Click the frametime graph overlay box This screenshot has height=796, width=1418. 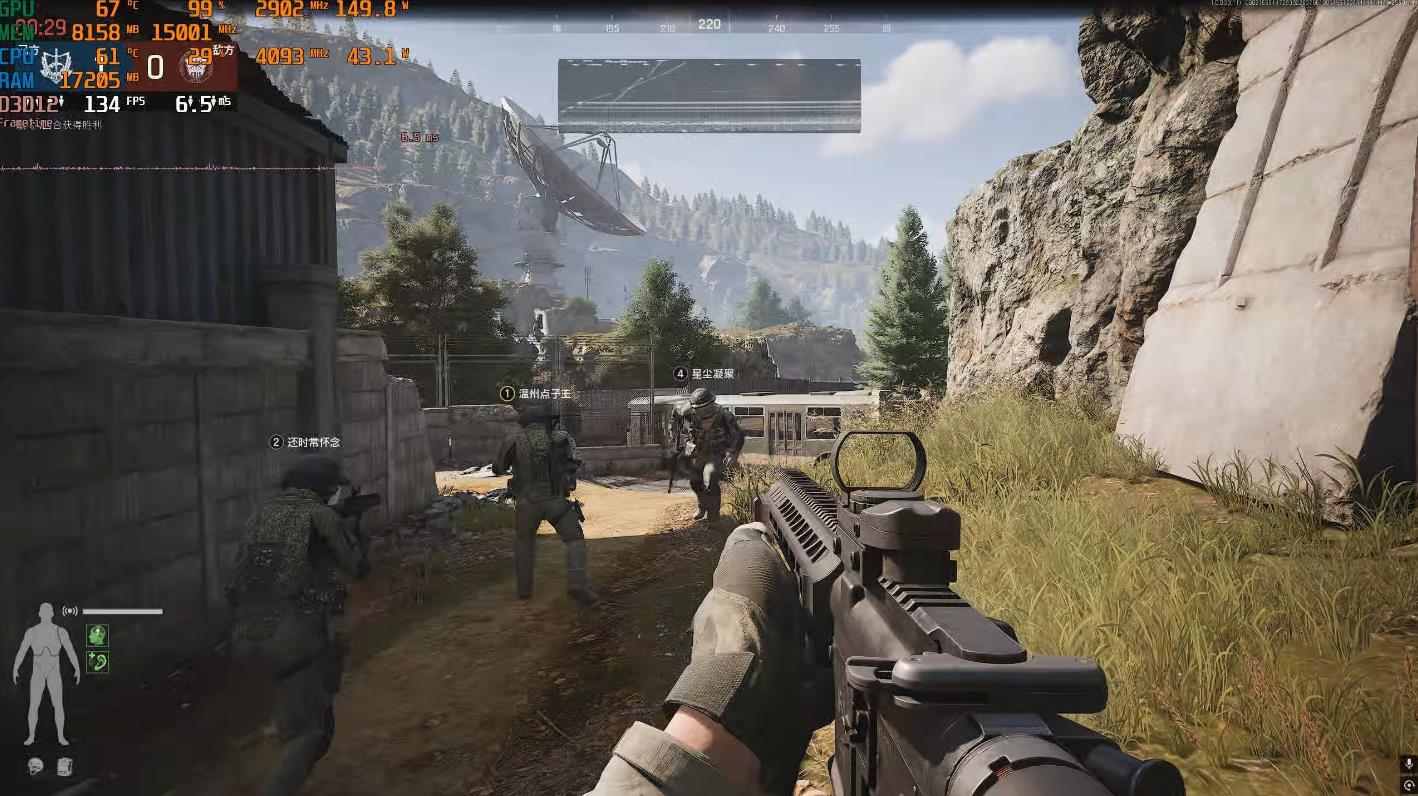(x=709, y=96)
